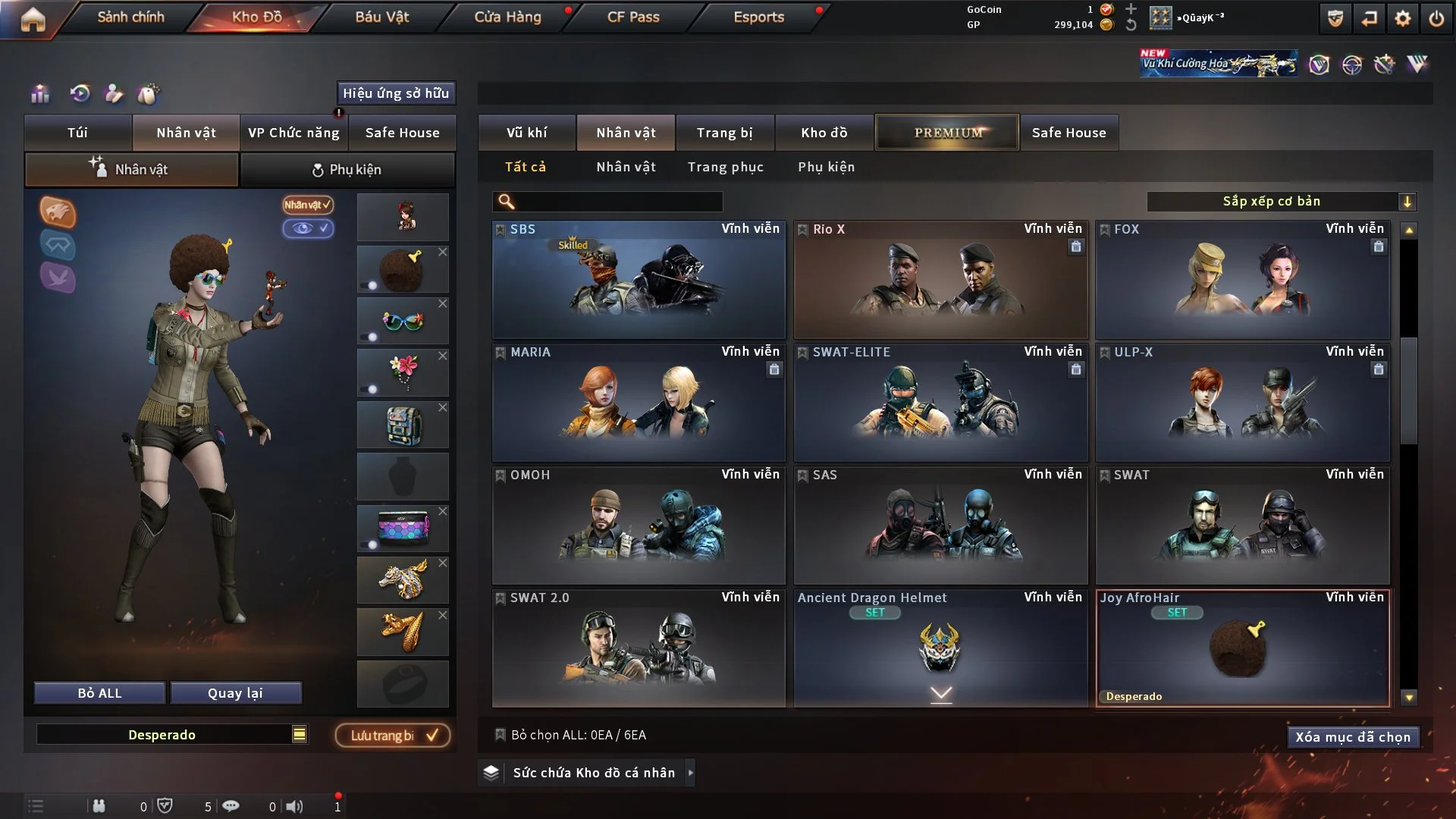Screen dimensions: 1456x819
Task: Open Hiệu ứng sở hữu effects
Action: (x=396, y=93)
